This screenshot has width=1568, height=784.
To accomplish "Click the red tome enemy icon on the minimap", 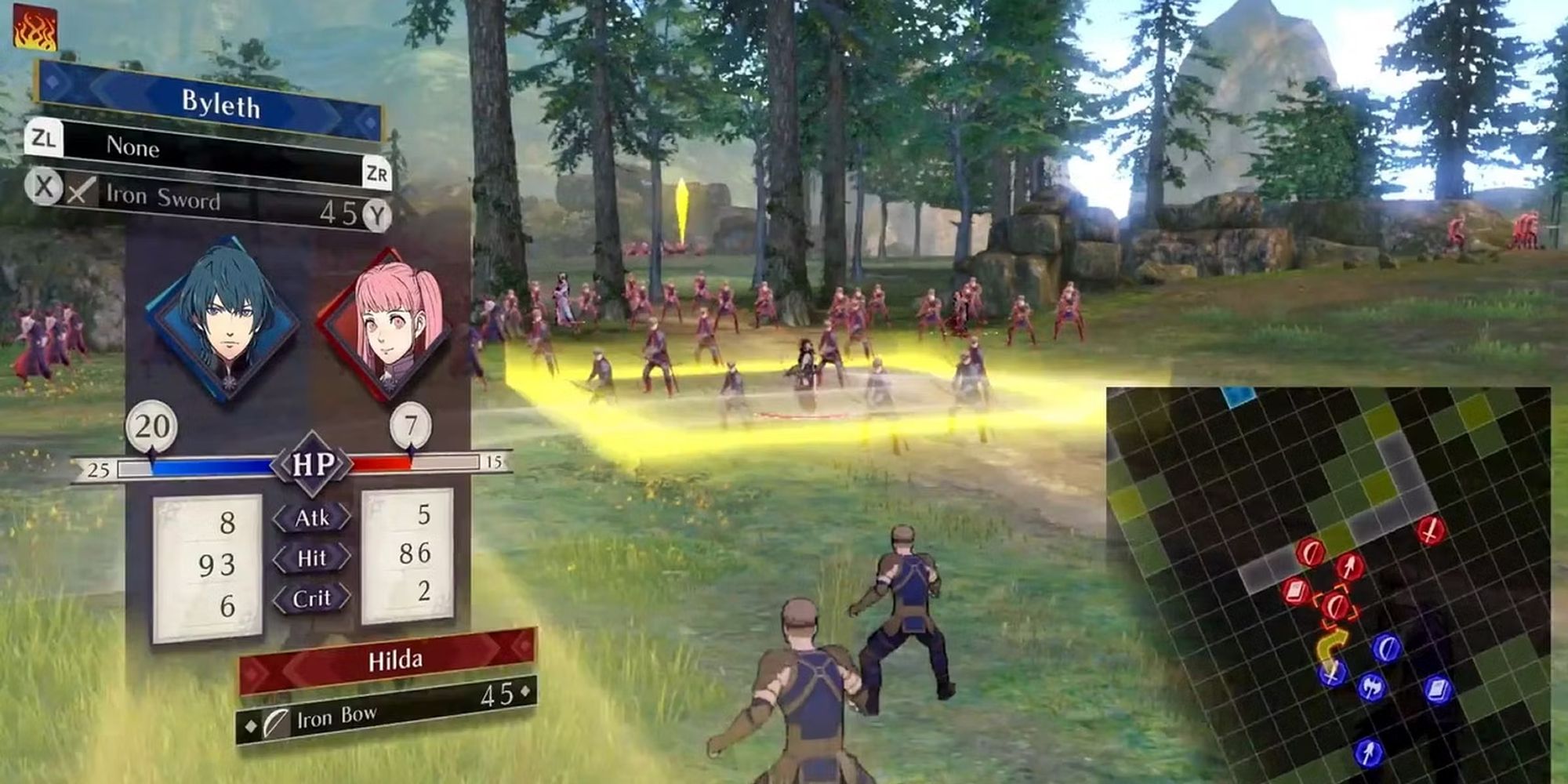I will [1295, 591].
